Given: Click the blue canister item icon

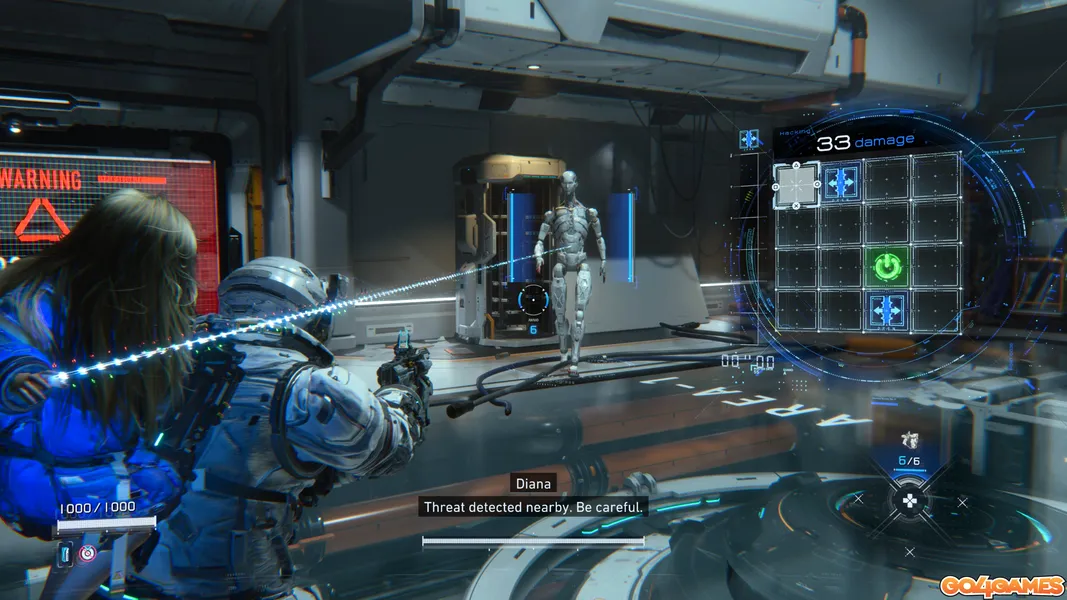Looking at the screenshot, I should coord(66,552).
